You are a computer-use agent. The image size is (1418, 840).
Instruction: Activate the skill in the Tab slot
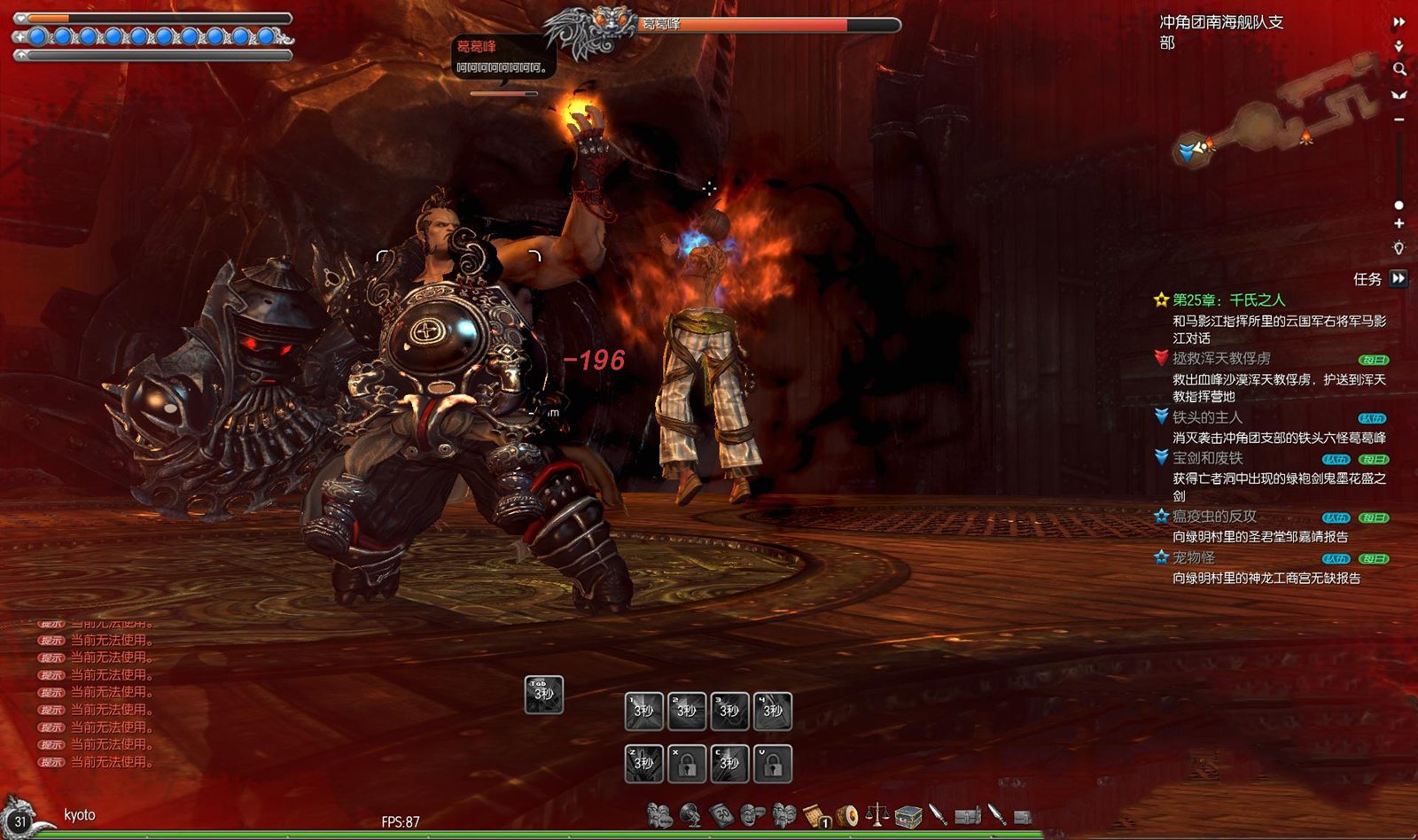(x=543, y=694)
